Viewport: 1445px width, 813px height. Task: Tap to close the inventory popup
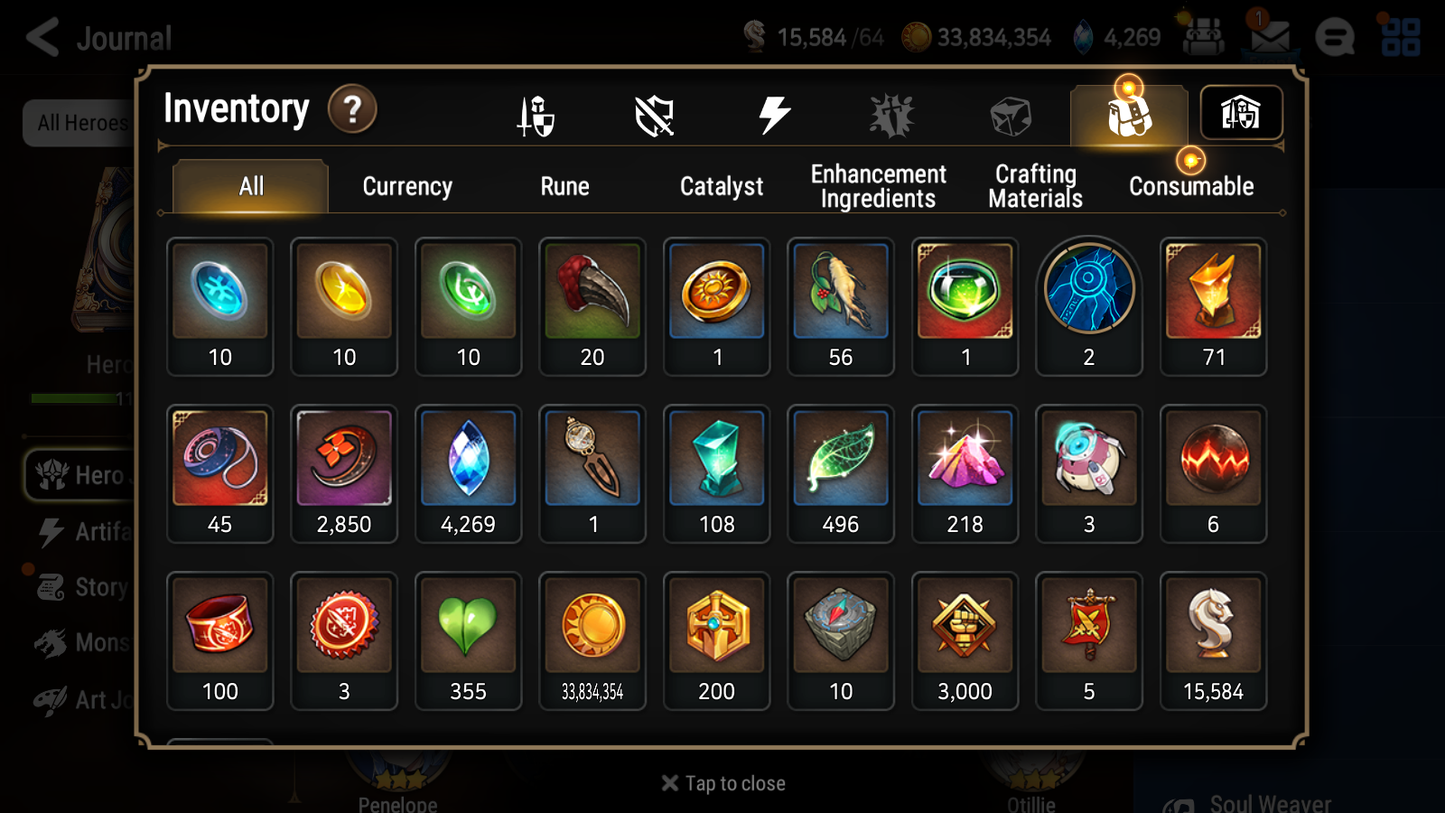point(722,783)
